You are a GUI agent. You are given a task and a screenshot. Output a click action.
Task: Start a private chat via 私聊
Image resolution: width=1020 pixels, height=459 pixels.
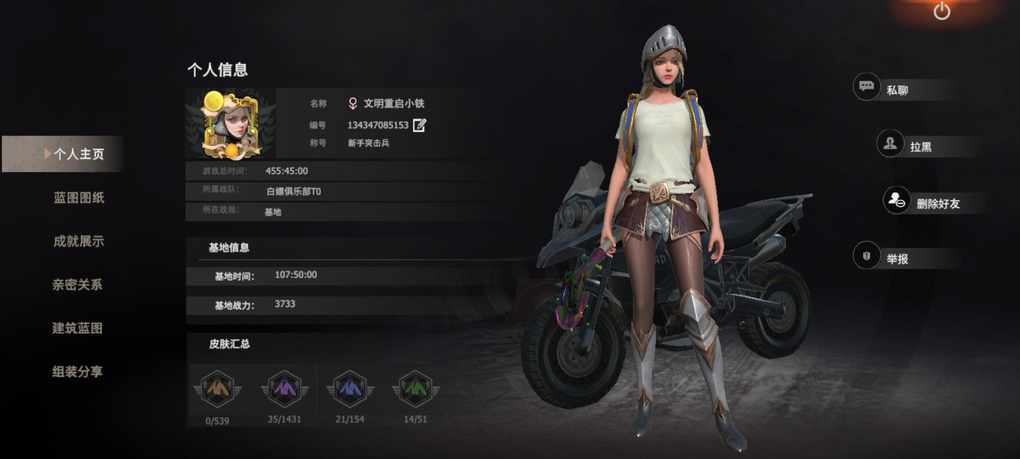coord(896,89)
